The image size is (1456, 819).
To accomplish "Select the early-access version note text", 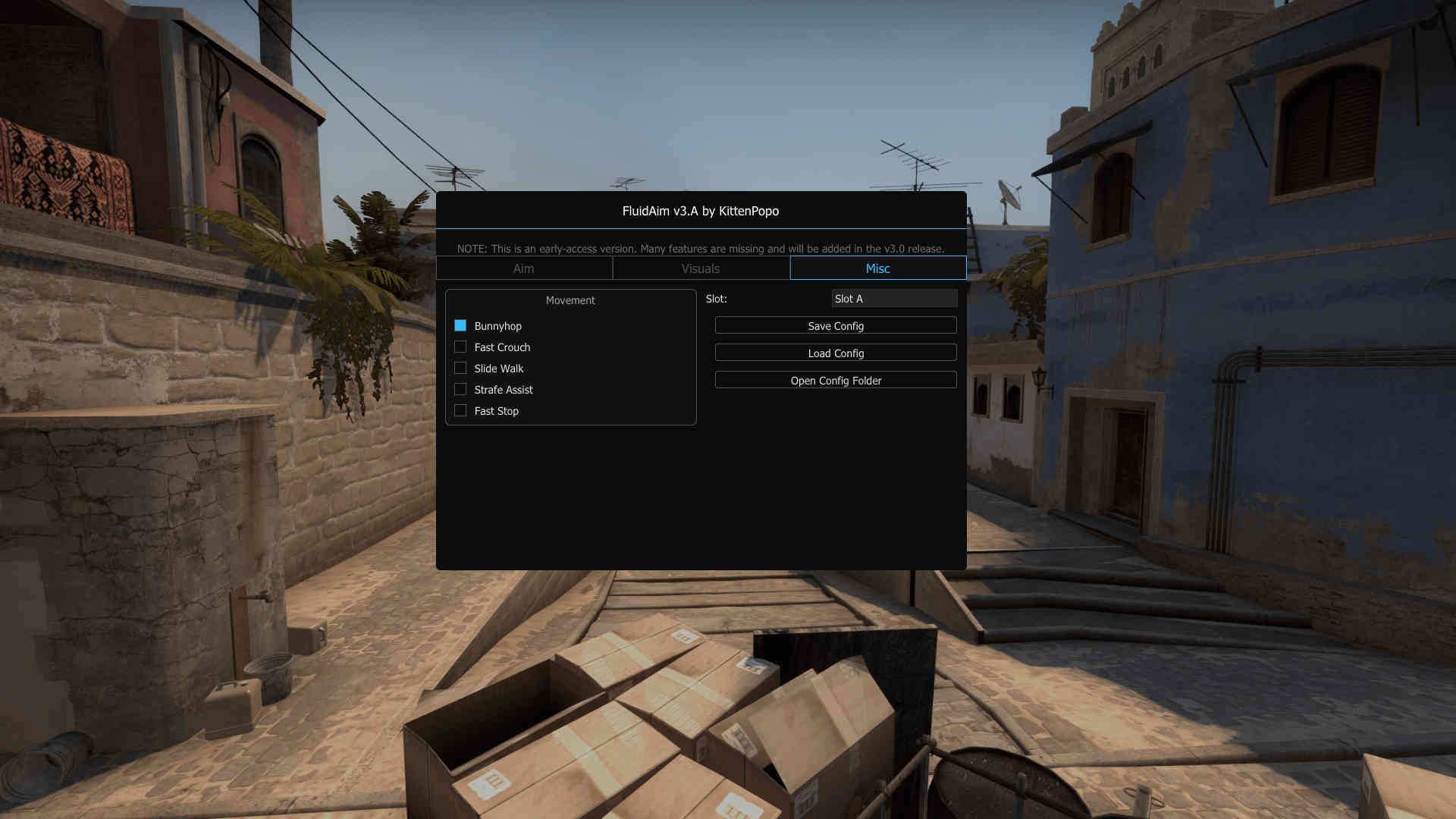I will [x=701, y=248].
